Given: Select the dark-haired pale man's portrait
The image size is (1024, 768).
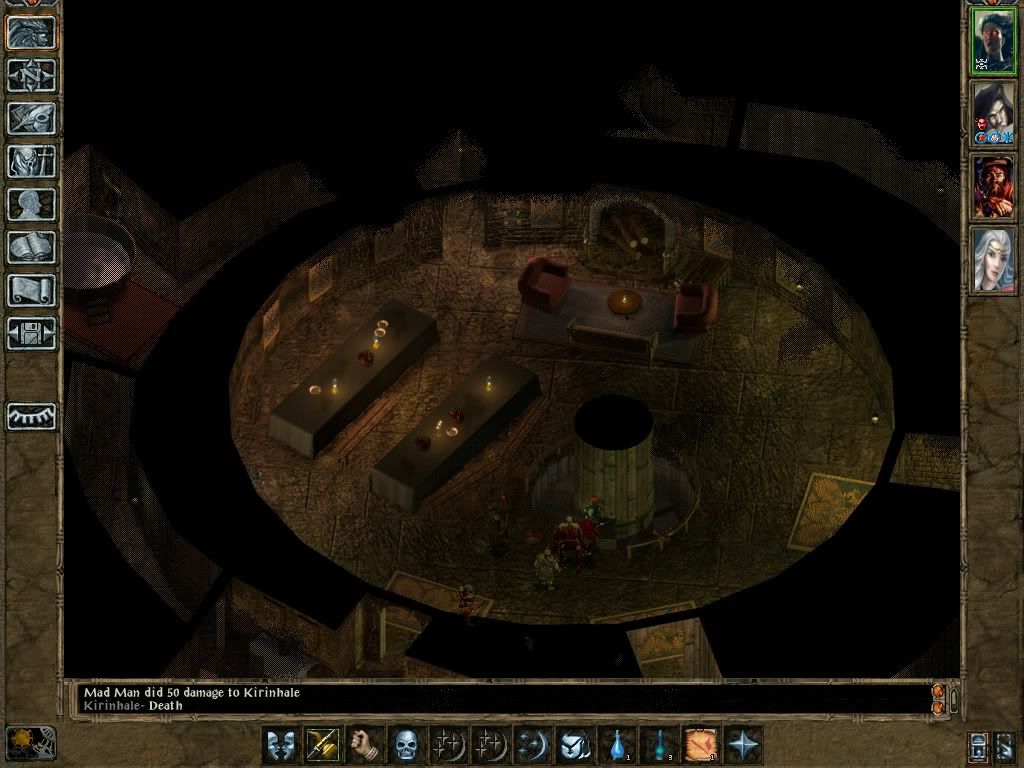Looking at the screenshot, I should coord(994,113).
